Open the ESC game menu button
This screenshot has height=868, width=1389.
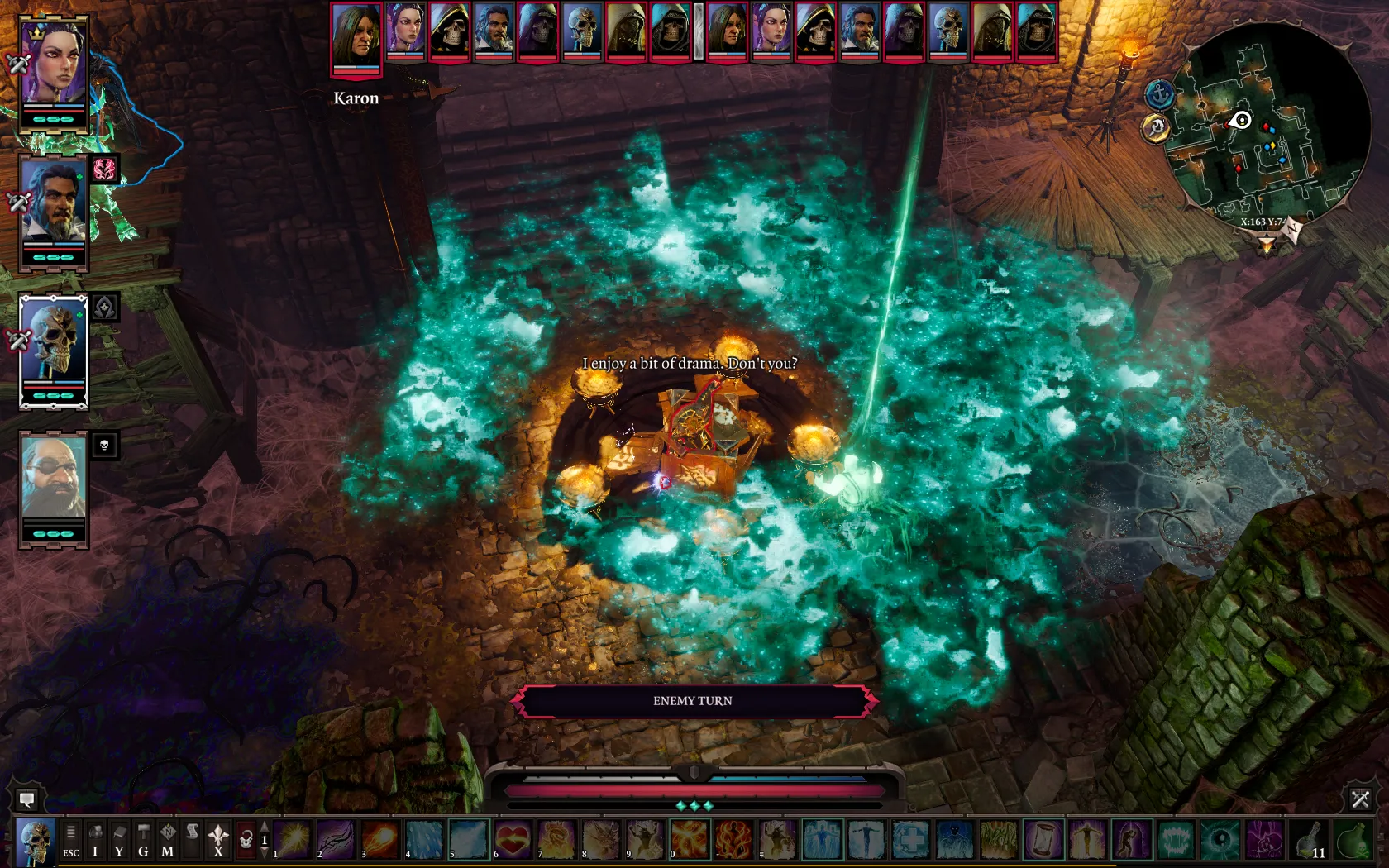point(71,839)
